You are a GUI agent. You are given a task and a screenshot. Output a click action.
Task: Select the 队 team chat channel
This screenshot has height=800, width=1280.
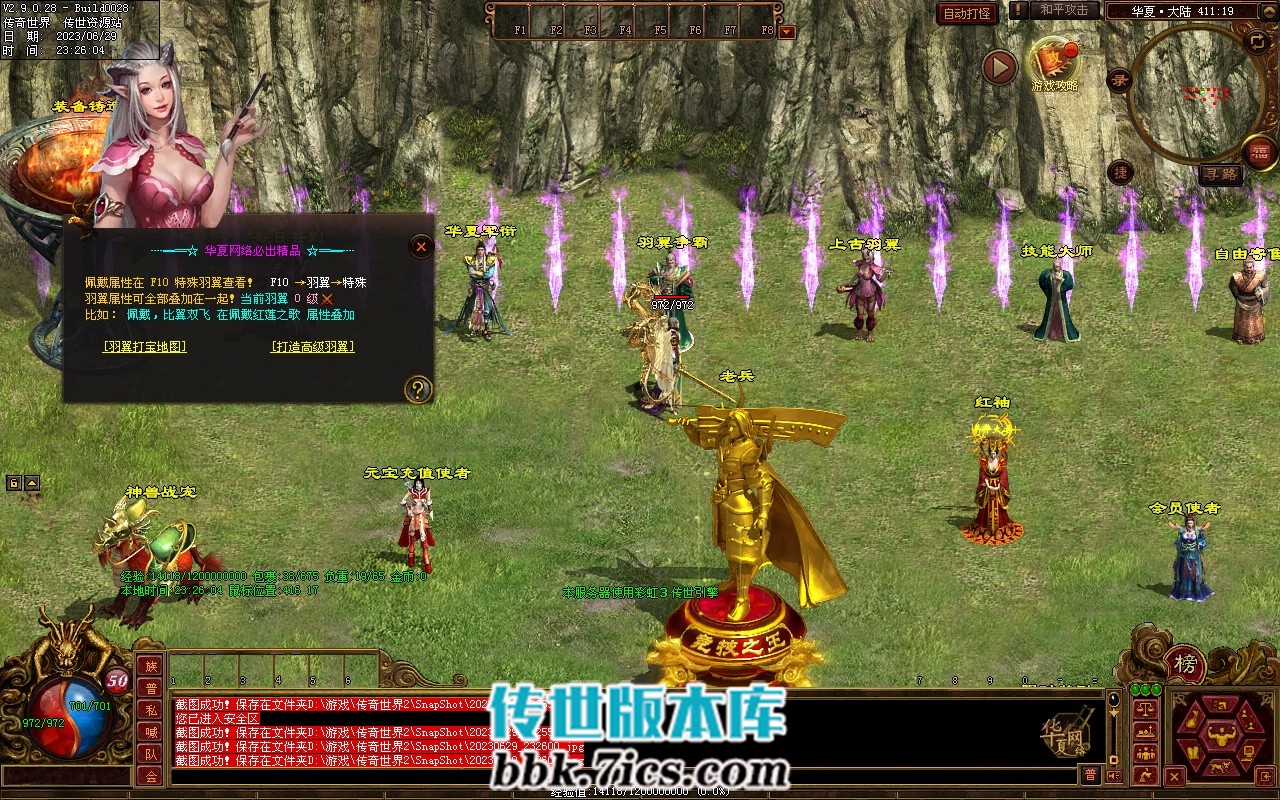[150, 754]
